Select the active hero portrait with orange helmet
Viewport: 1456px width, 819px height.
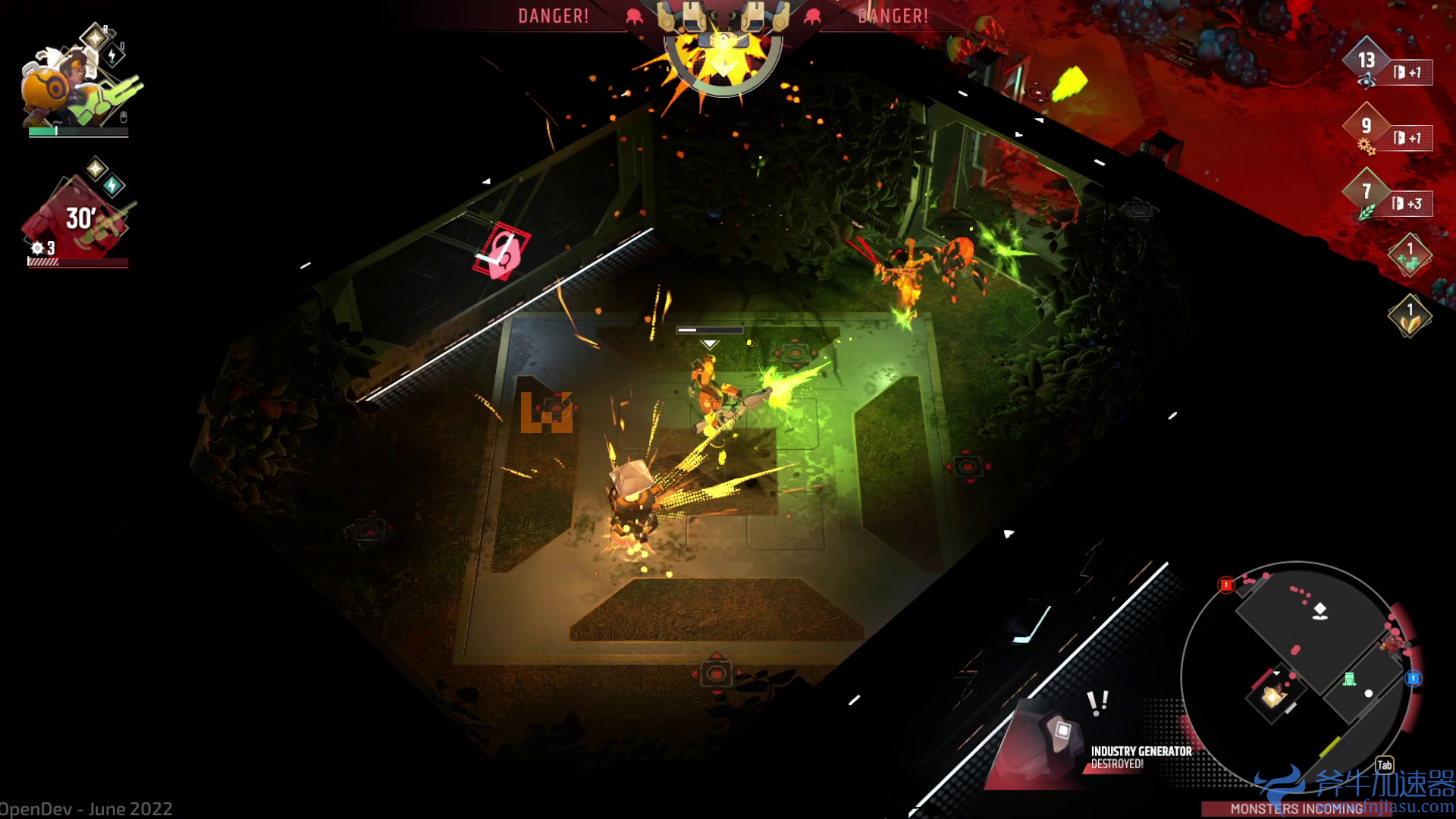(57, 87)
